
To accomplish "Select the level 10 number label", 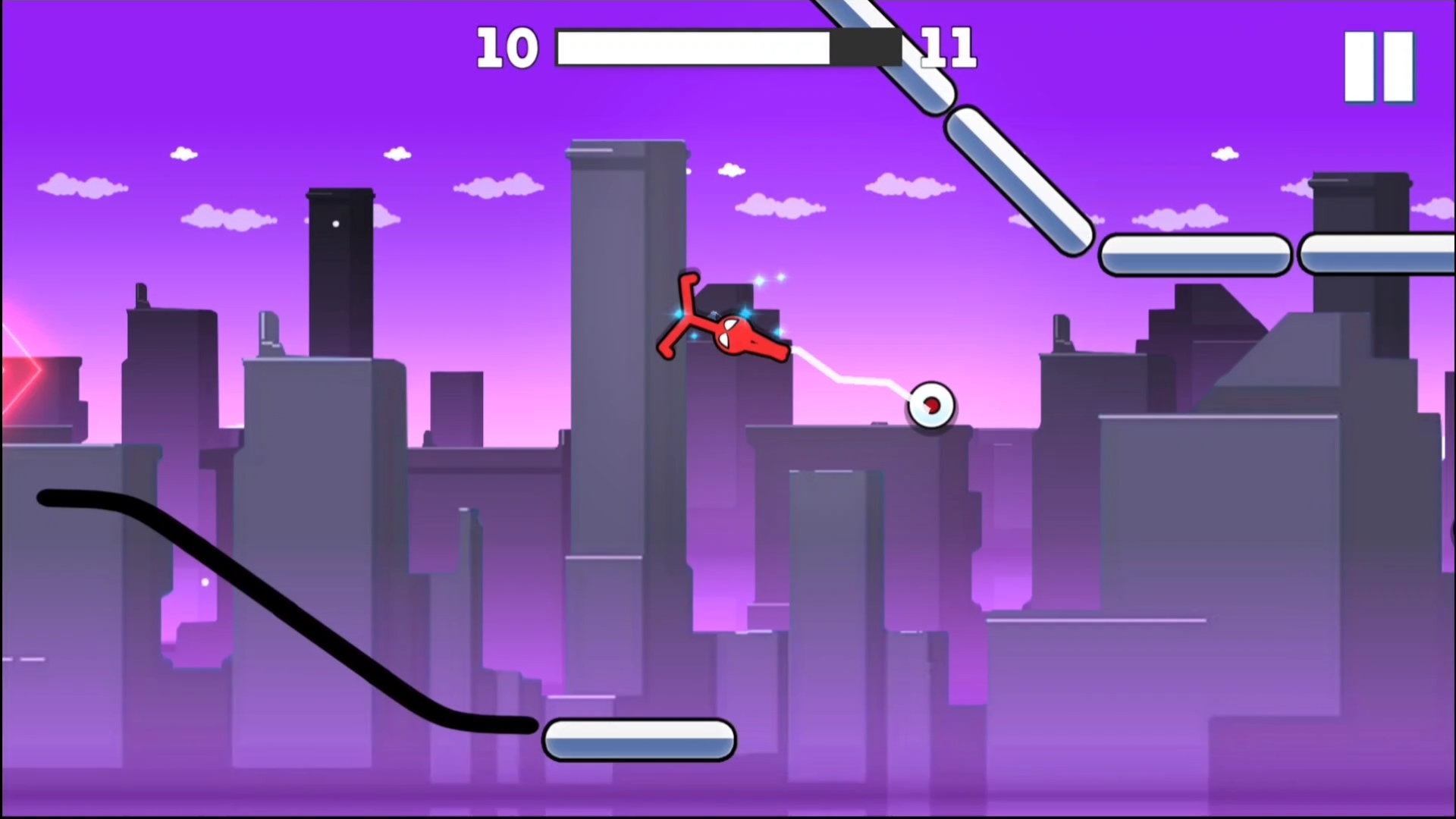I will pyautogui.click(x=507, y=48).
